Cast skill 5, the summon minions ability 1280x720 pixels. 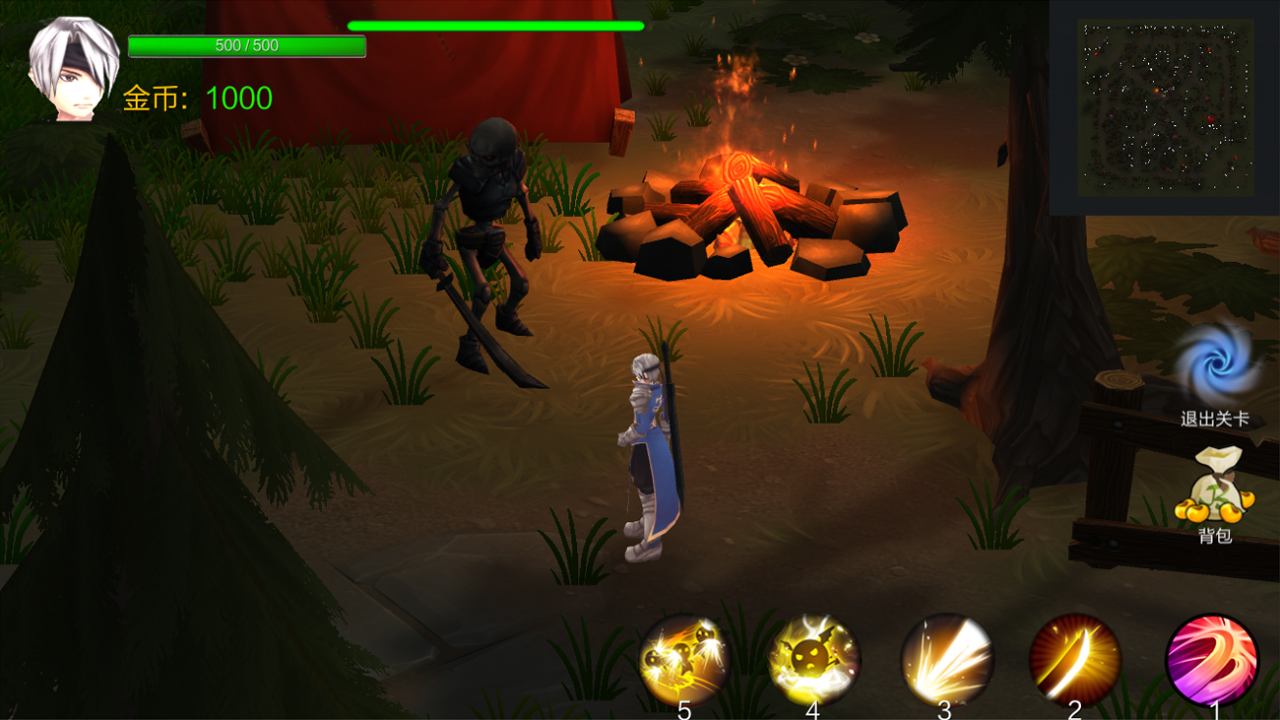(685, 659)
